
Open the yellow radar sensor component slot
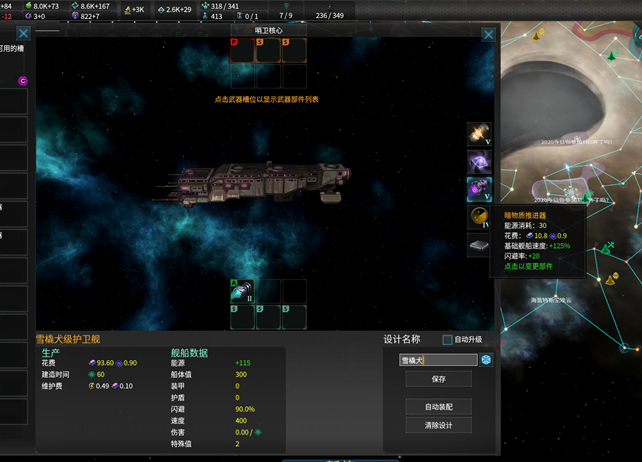point(479,216)
